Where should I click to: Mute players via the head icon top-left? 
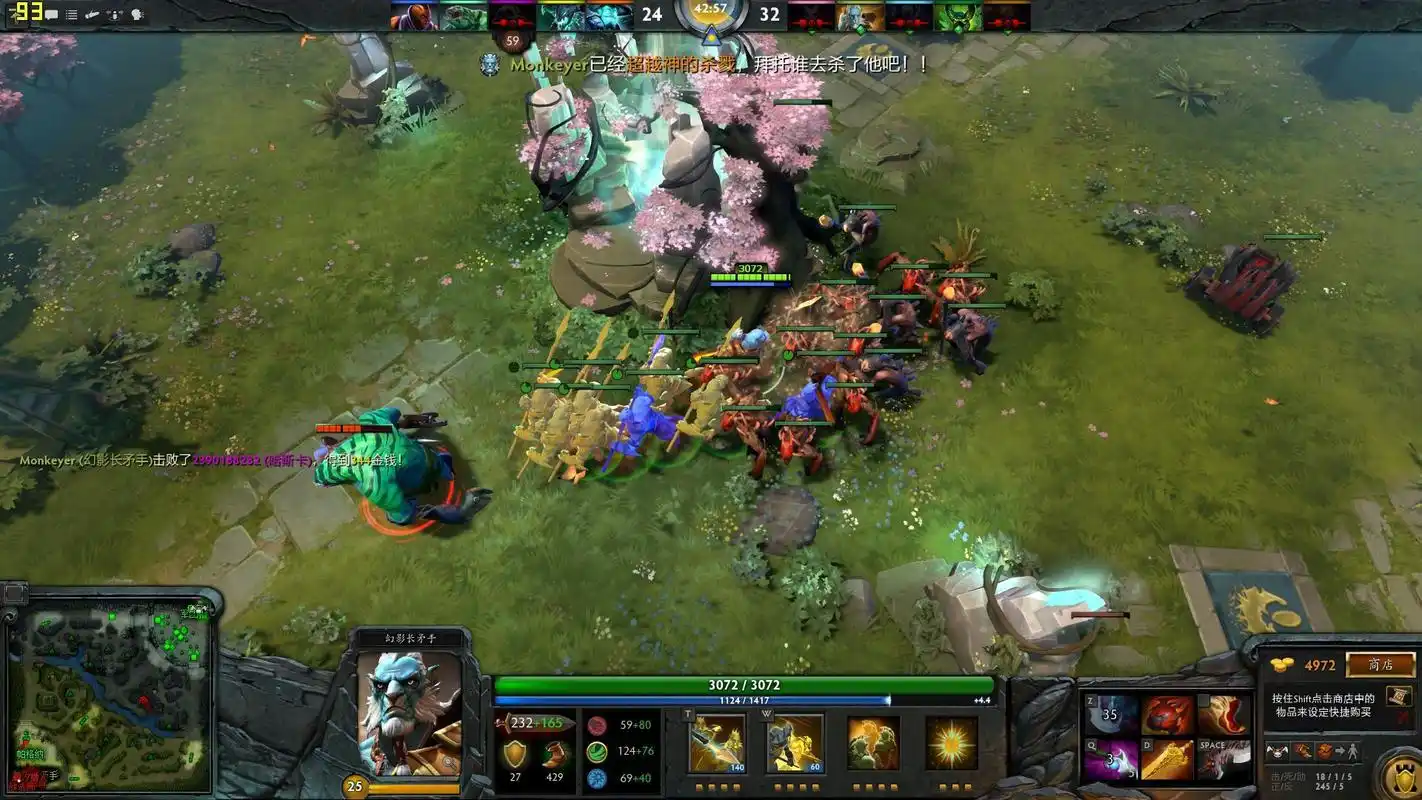click(138, 15)
